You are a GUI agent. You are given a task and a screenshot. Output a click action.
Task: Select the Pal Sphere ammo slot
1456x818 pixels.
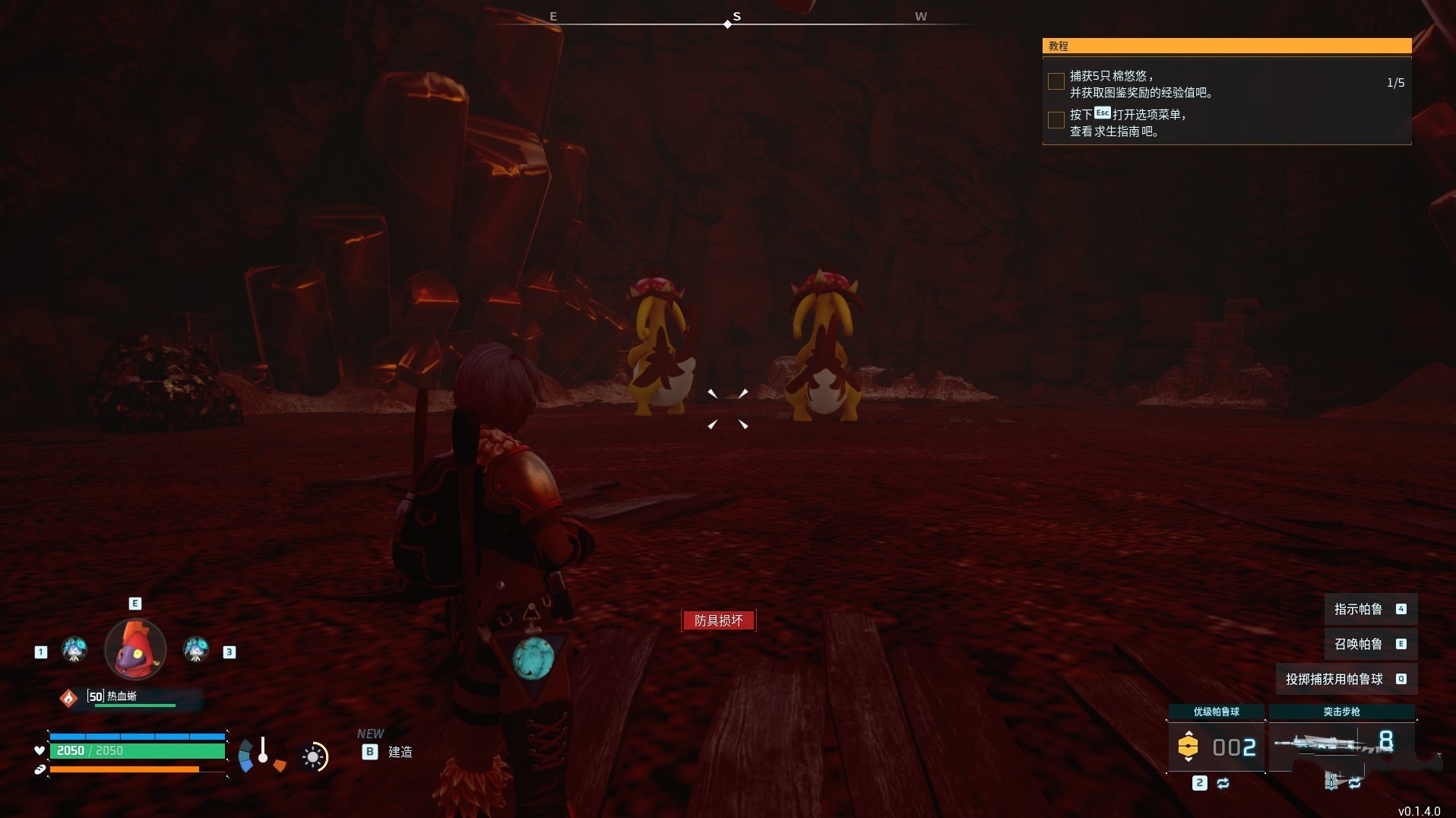click(1216, 746)
